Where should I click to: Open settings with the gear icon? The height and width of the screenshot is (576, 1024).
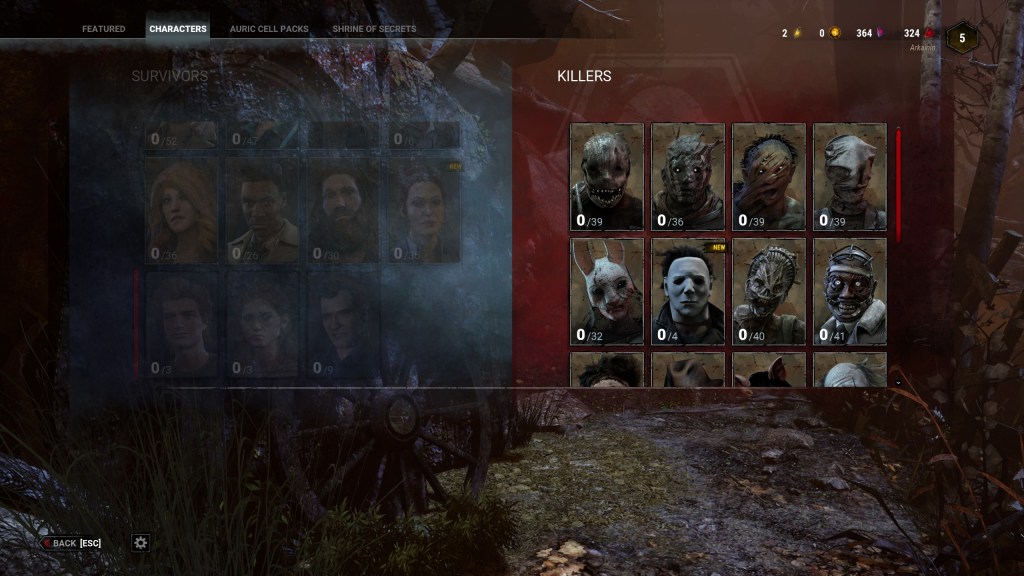pyautogui.click(x=141, y=542)
